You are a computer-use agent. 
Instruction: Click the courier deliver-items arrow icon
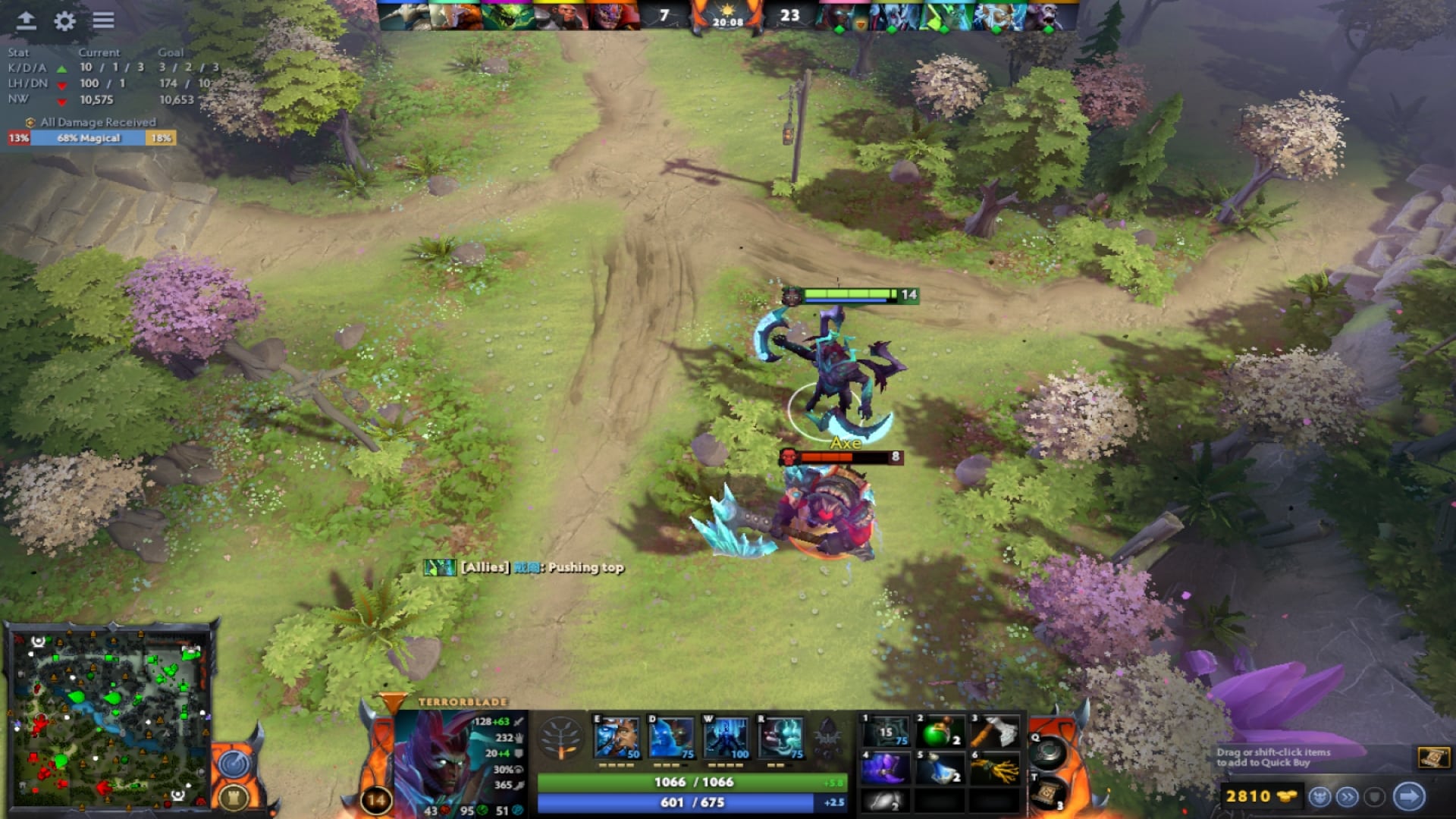coord(1407,796)
